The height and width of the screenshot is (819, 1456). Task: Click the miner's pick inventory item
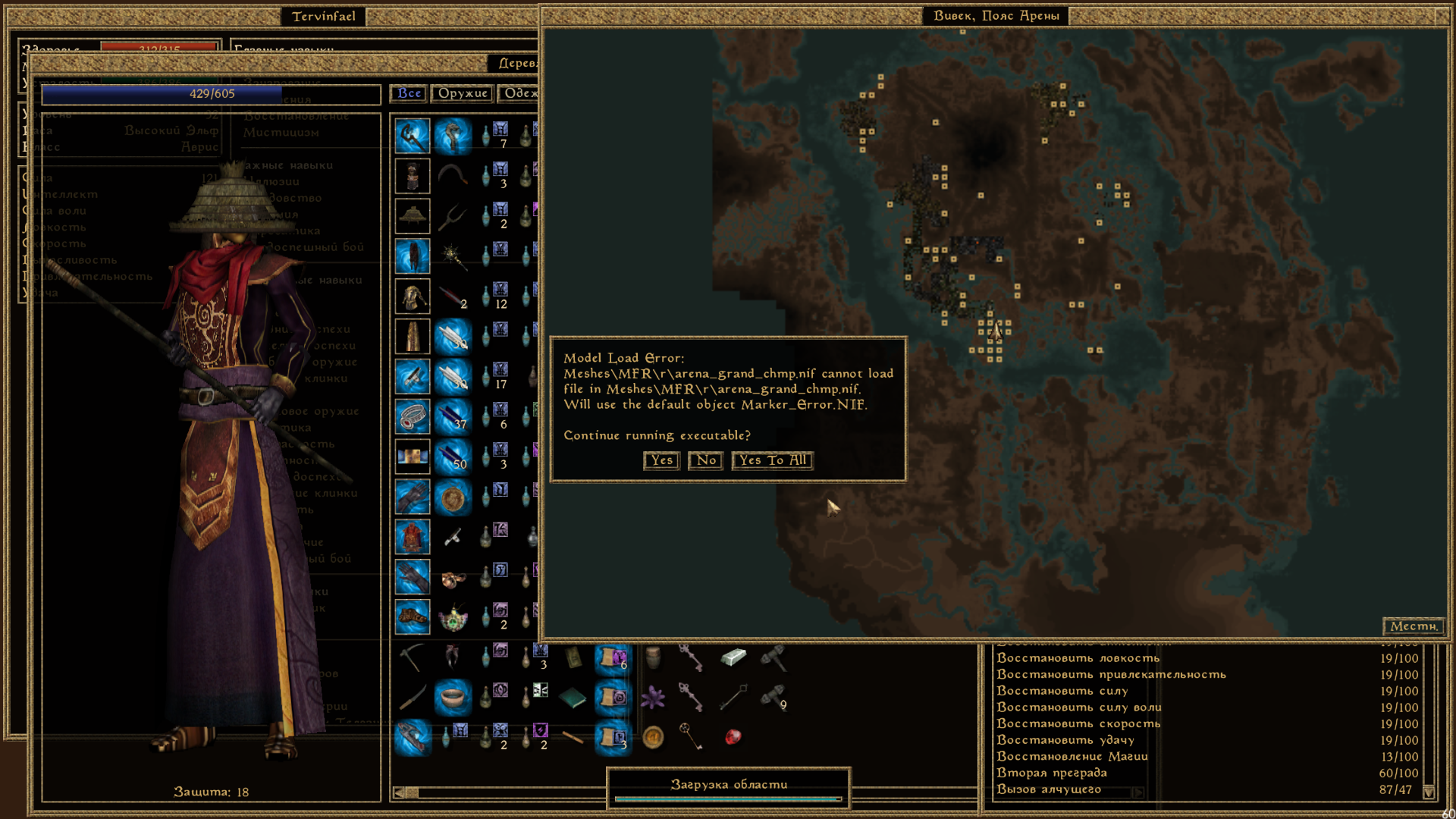(x=413, y=657)
